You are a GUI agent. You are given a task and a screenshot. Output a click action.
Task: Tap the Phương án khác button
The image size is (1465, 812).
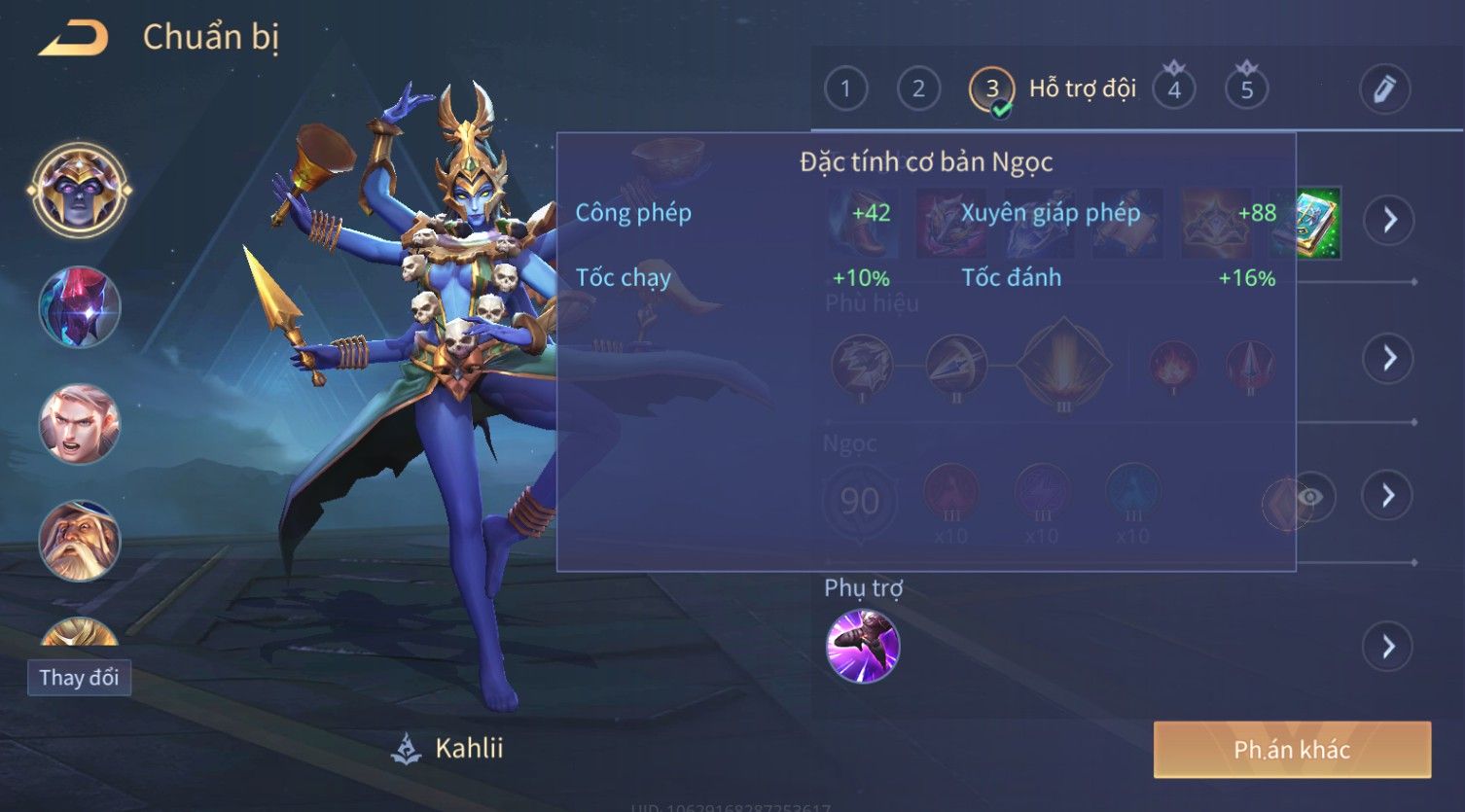pyautogui.click(x=1292, y=750)
